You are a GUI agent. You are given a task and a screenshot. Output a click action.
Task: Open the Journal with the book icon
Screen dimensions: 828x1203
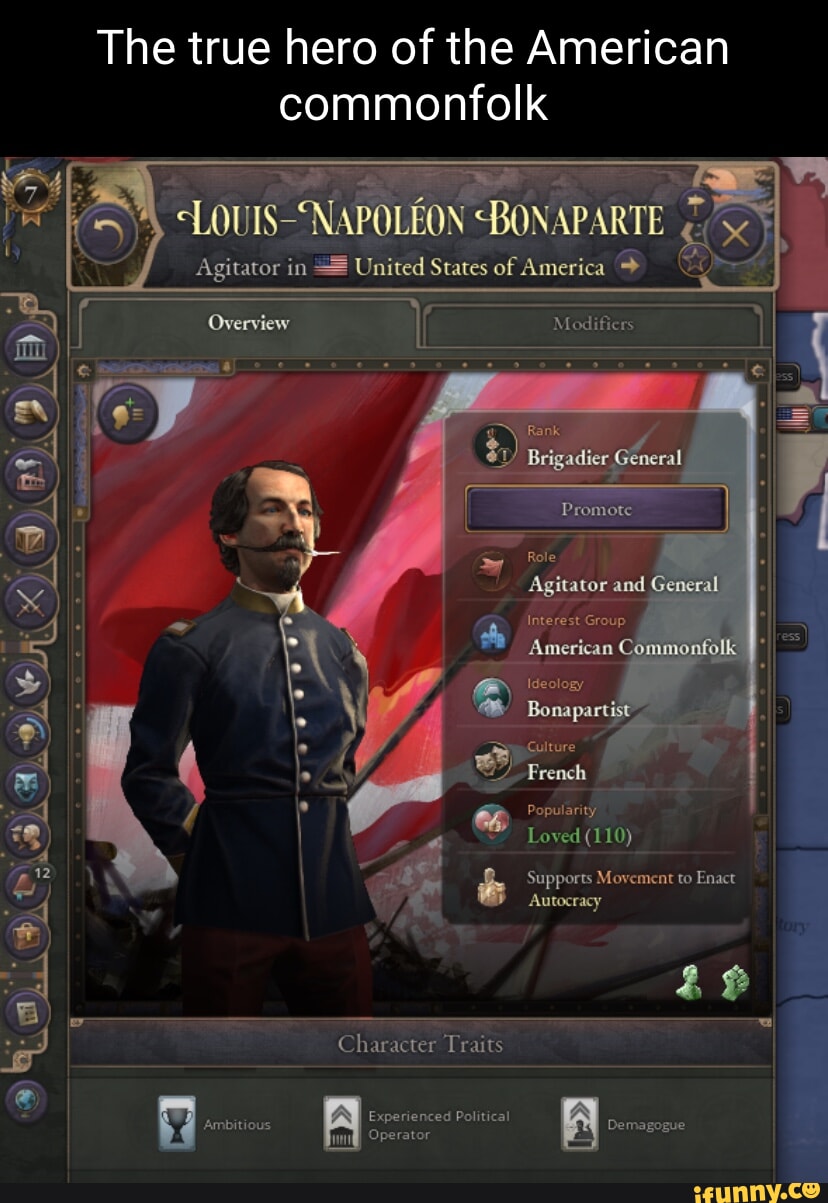pyautogui.click(x=26, y=1012)
